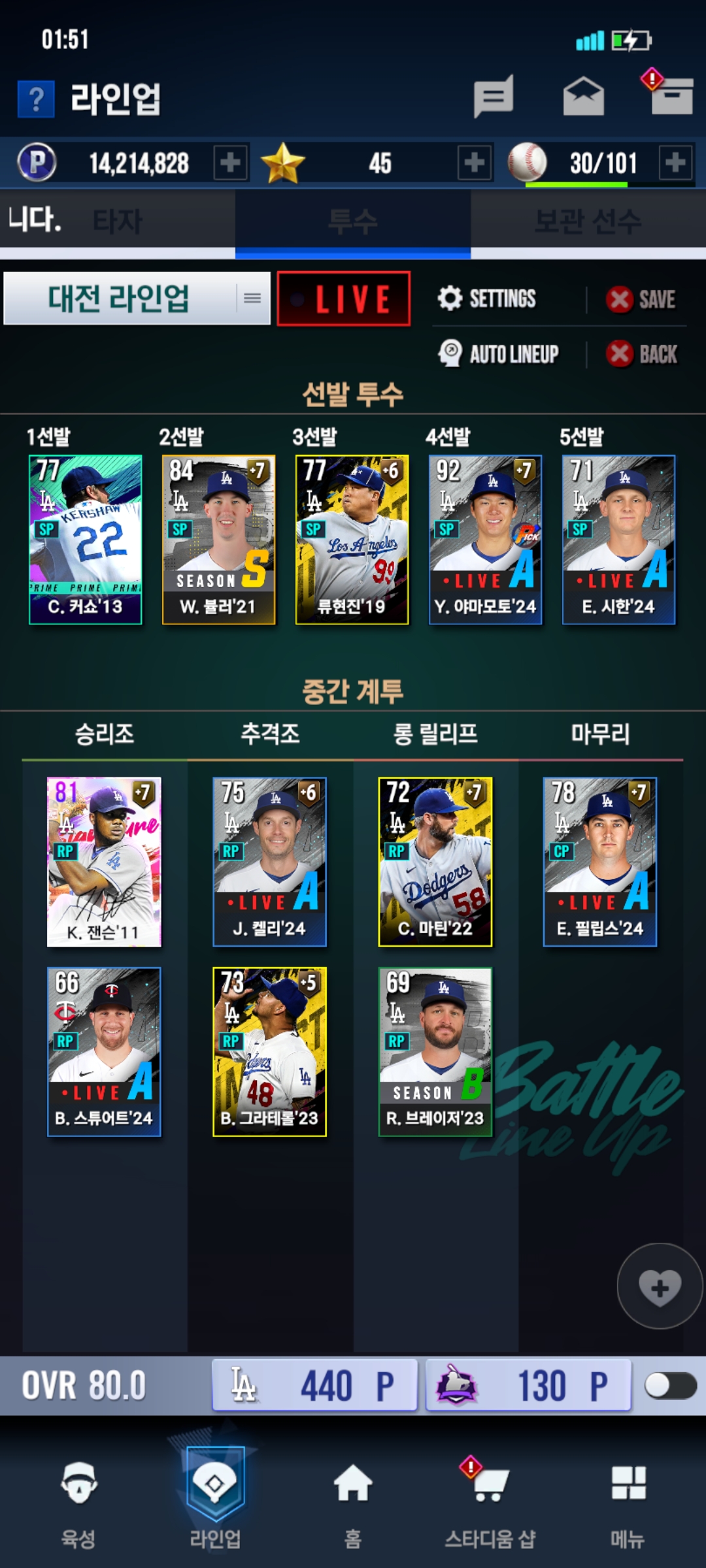Open lineup SETTINGS

[x=488, y=299]
